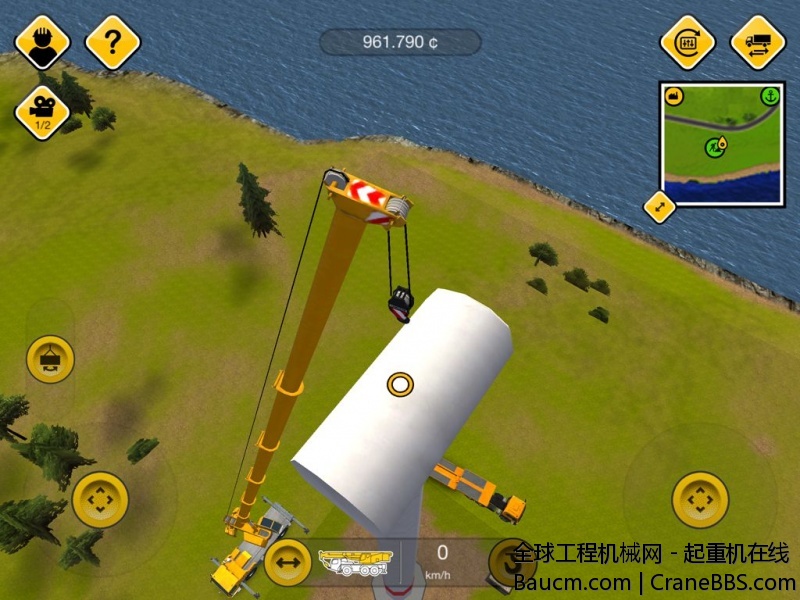Select the mobile crane vehicle icon
Image resolution: width=800 pixels, height=600 pixels.
click(x=353, y=561)
